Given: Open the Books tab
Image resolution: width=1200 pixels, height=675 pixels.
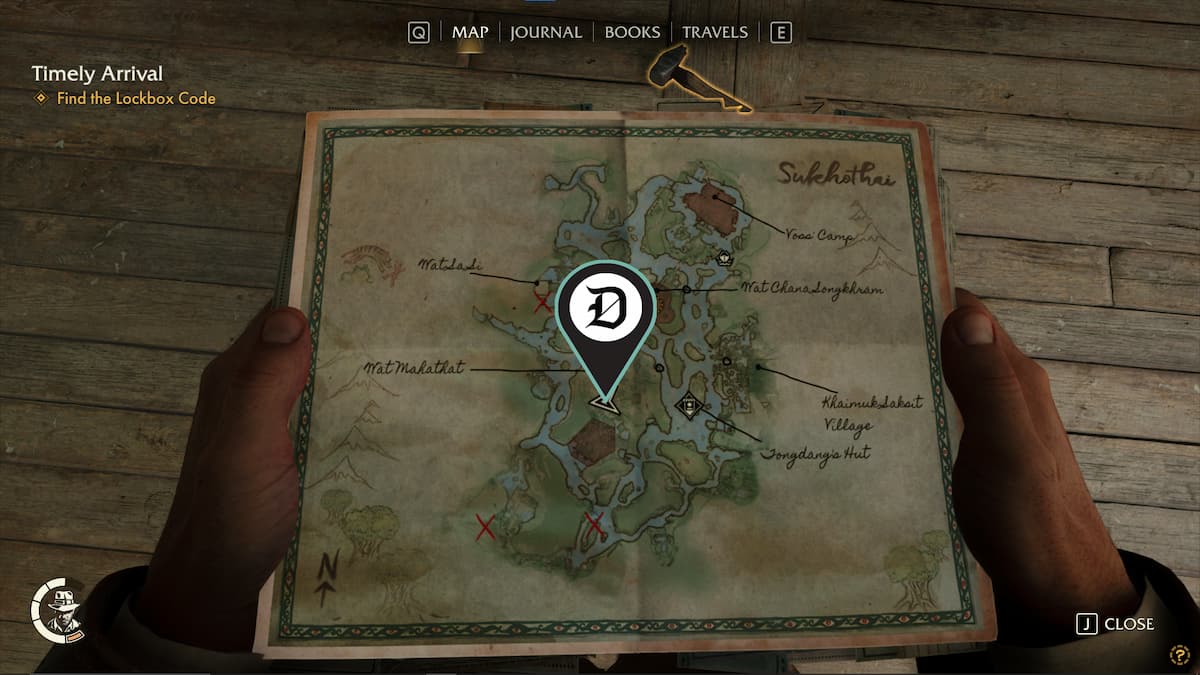Looking at the screenshot, I should point(632,32).
